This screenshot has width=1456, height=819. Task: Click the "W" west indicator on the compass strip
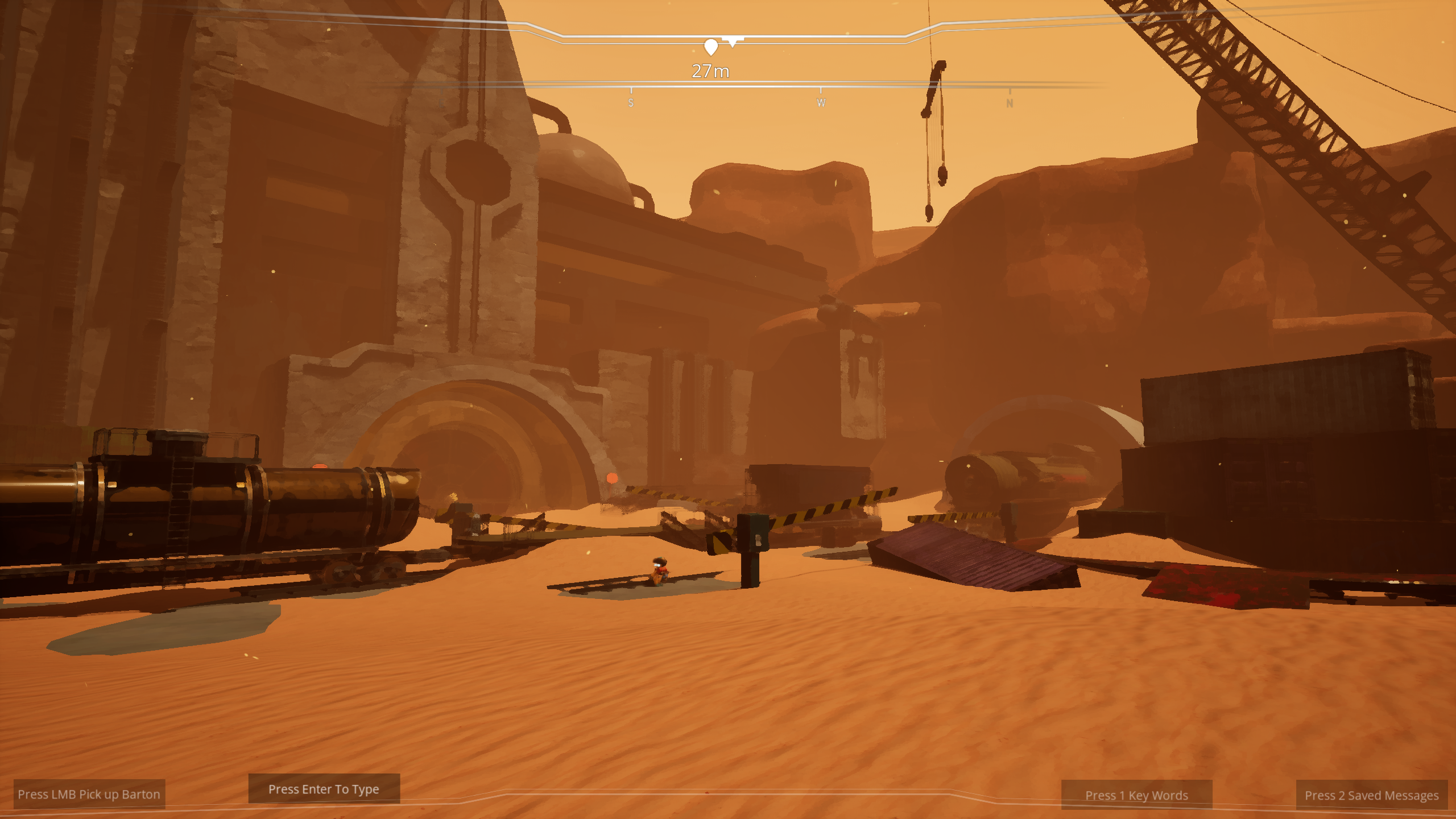click(x=820, y=103)
